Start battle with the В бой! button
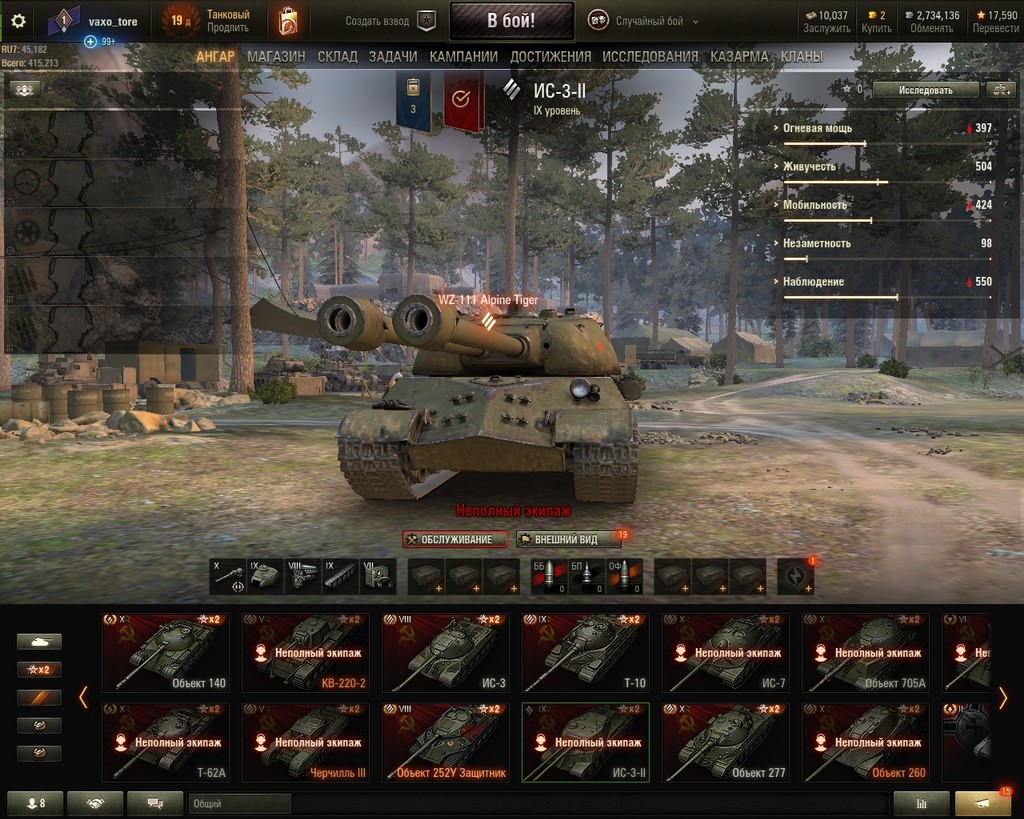The image size is (1024, 819). (x=511, y=20)
